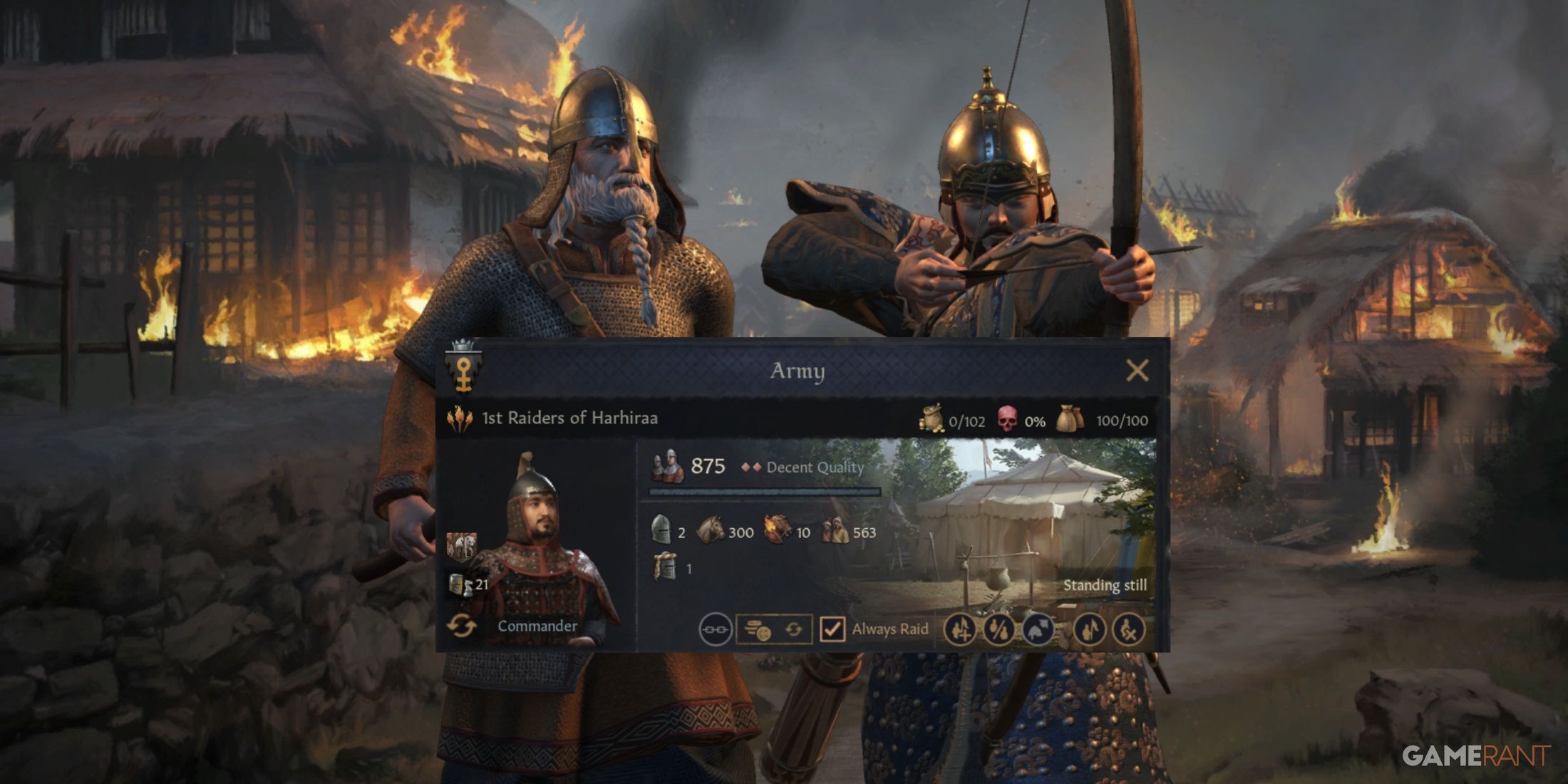The image size is (1568, 784).
Task: Click the knight helmet icon showing 2
Action: pyautogui.click(x=661, y=531)
